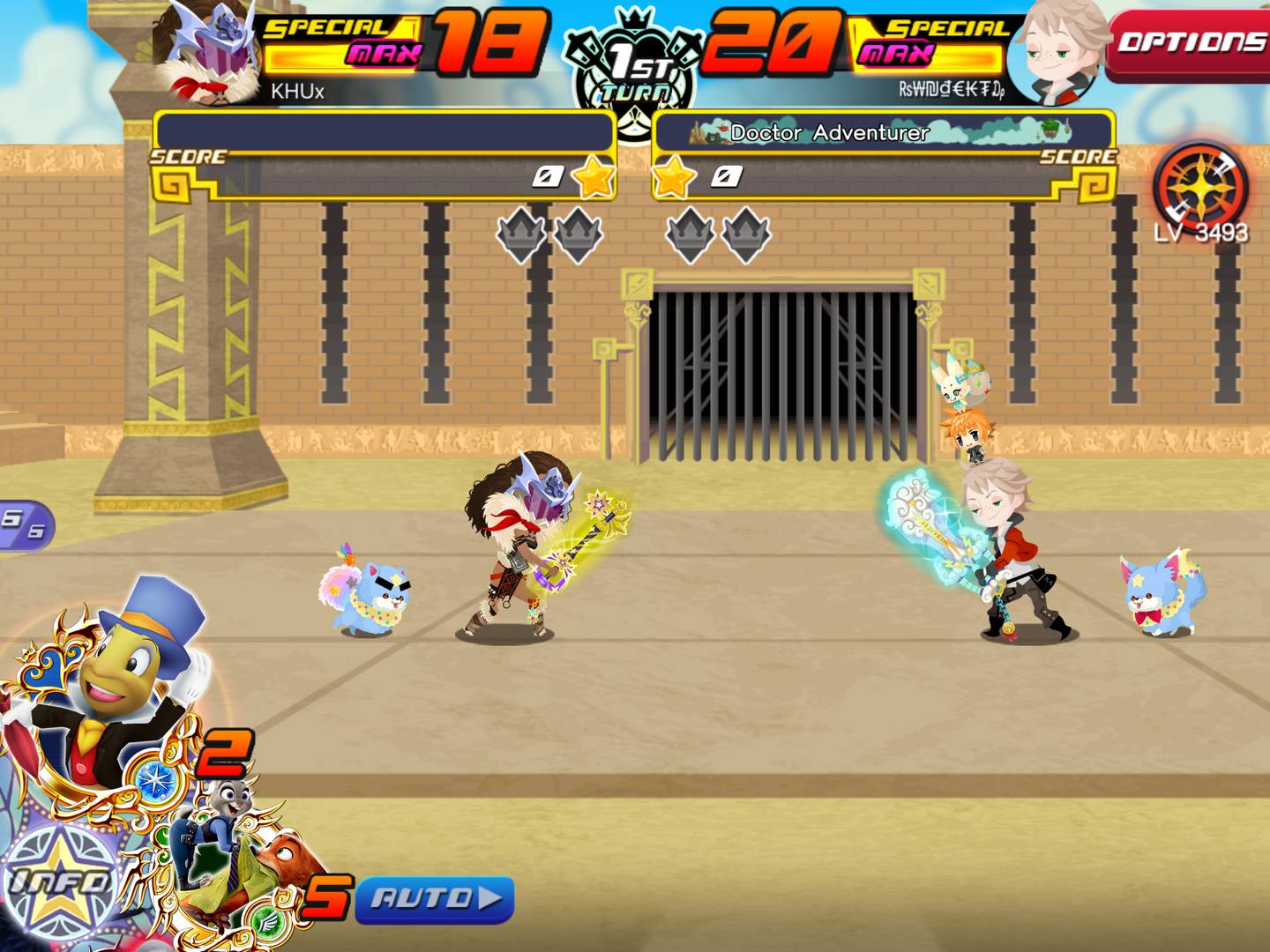Screen dimensions: 1270x952
Task: Toggle the Auto battle button
Action: pos(435,899)
